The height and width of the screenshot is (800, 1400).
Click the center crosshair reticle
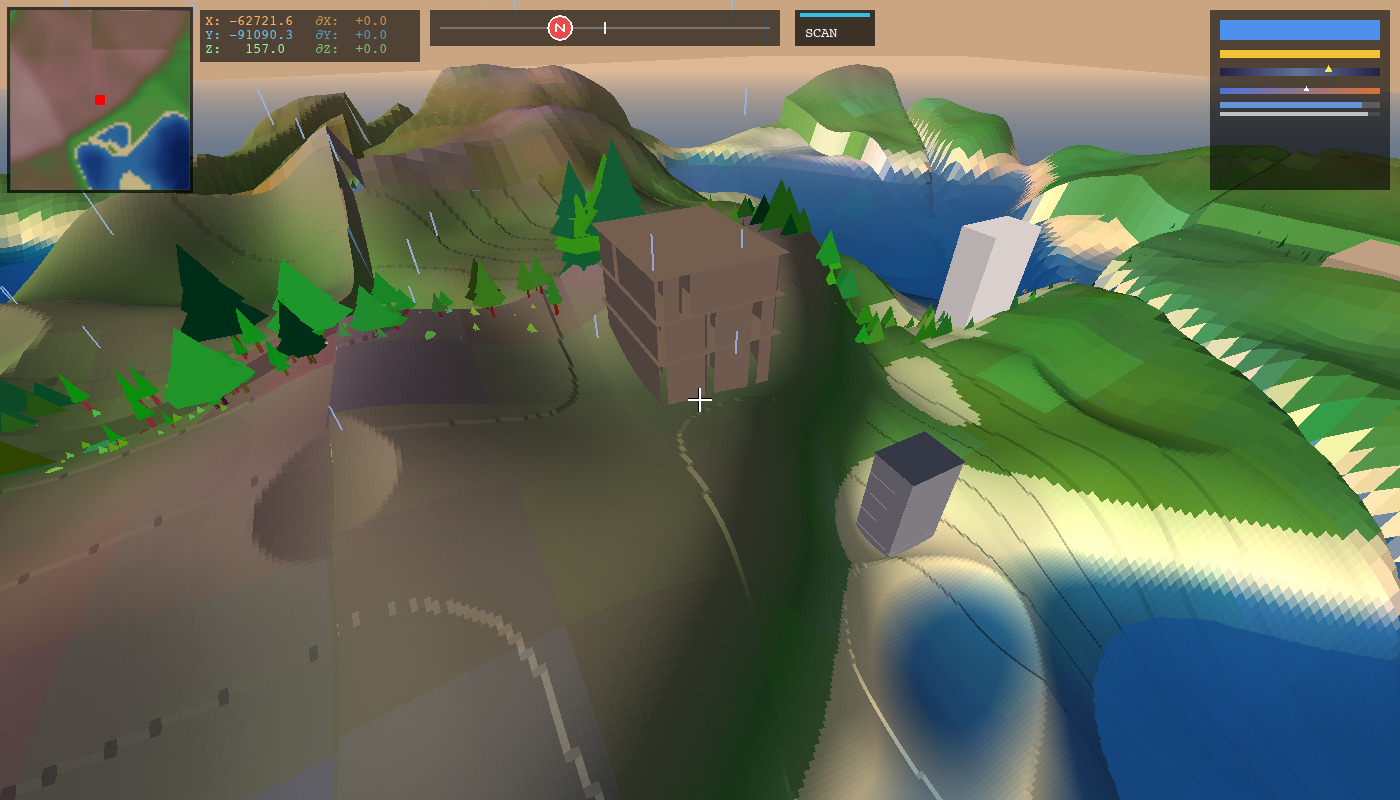tap(700, 400)
